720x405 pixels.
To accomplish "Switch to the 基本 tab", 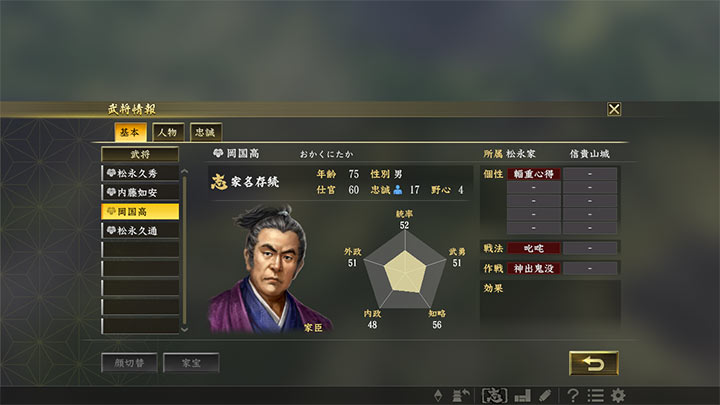I will (131, 132).
